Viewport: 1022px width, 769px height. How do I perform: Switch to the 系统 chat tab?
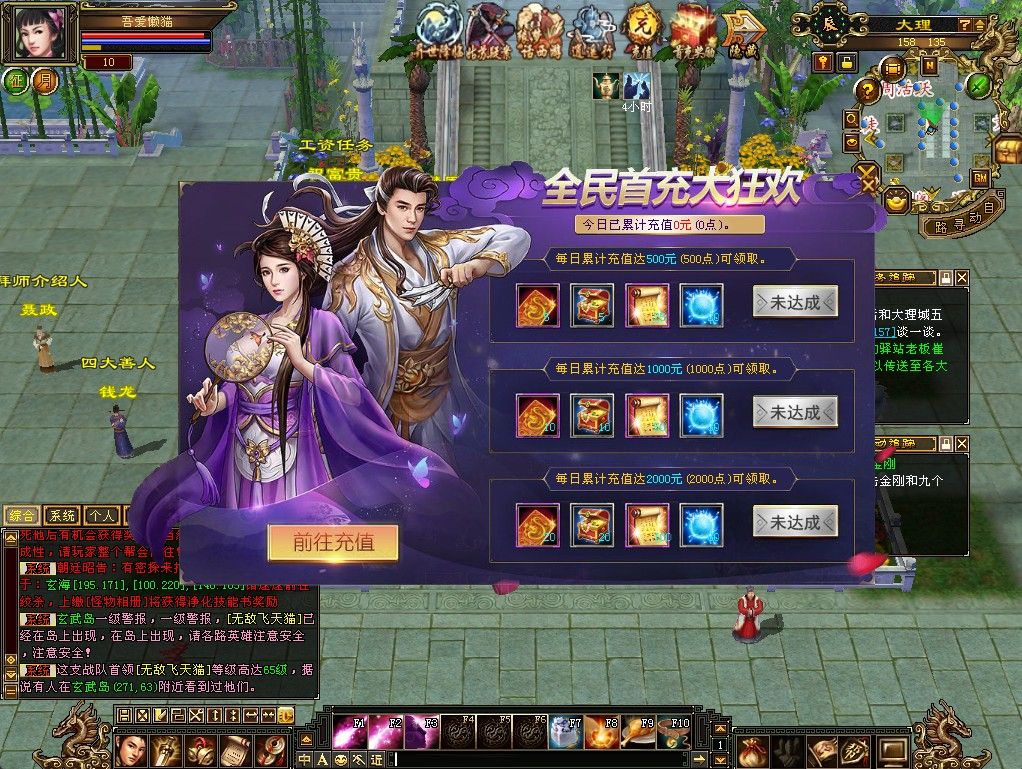(x=62, y=516)
